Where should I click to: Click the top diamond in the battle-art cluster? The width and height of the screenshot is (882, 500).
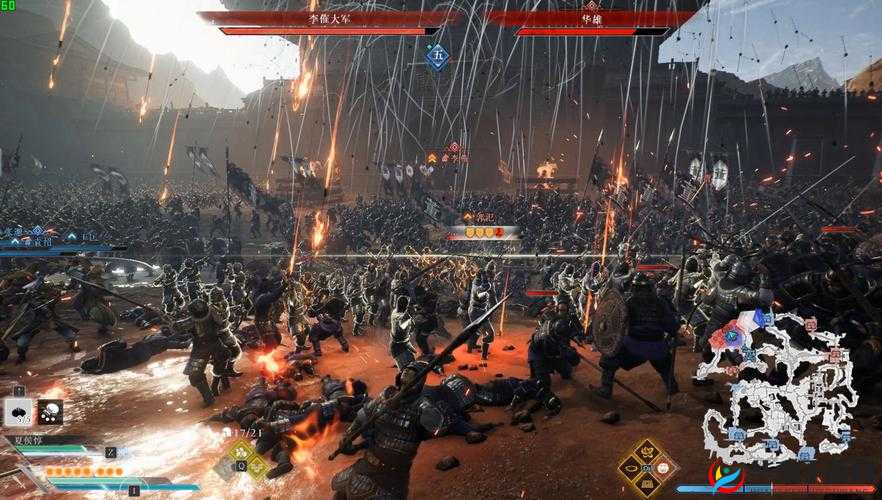[x=646, y=451]
